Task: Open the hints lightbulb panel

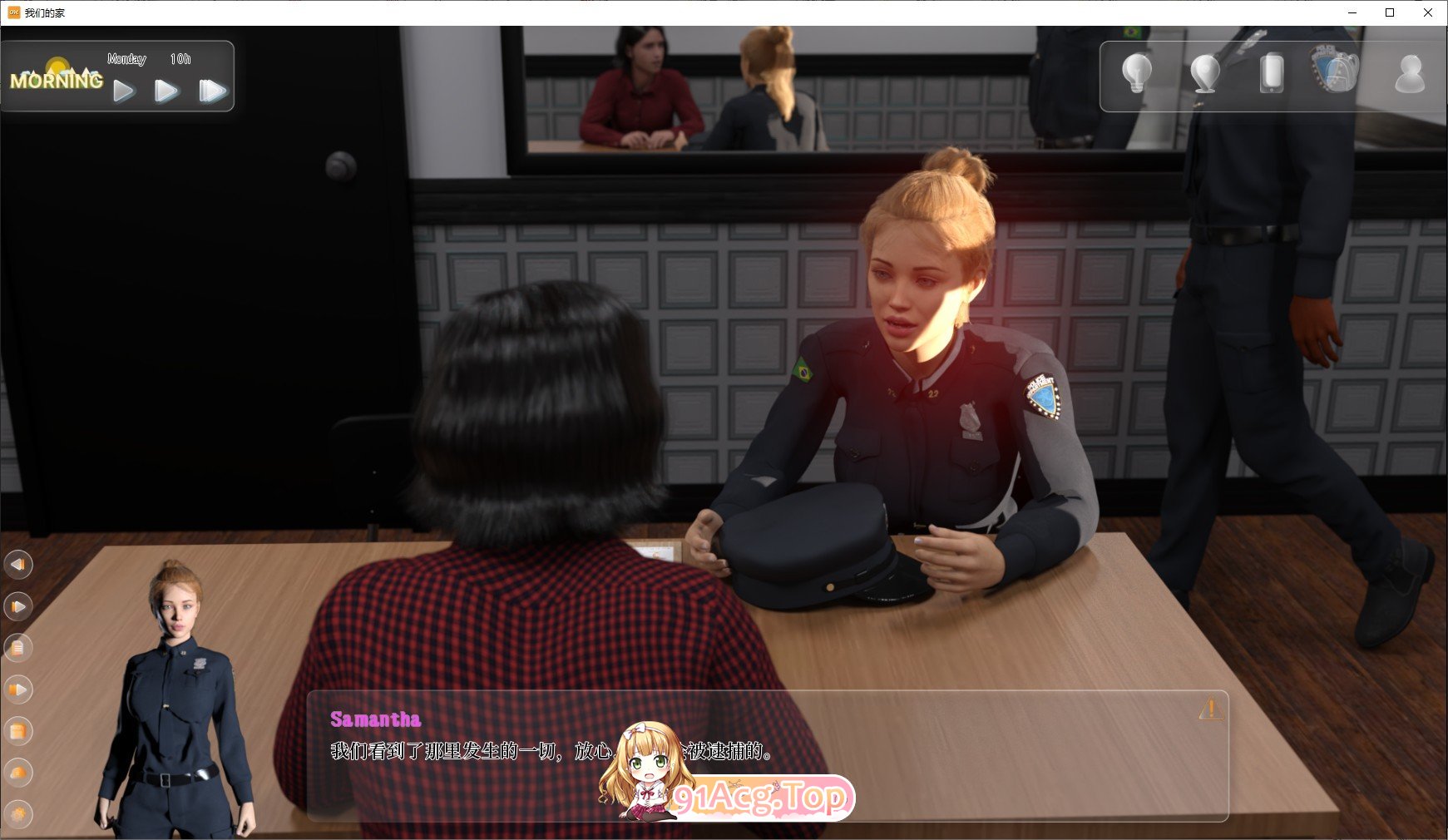Action: coord(1136,72)
